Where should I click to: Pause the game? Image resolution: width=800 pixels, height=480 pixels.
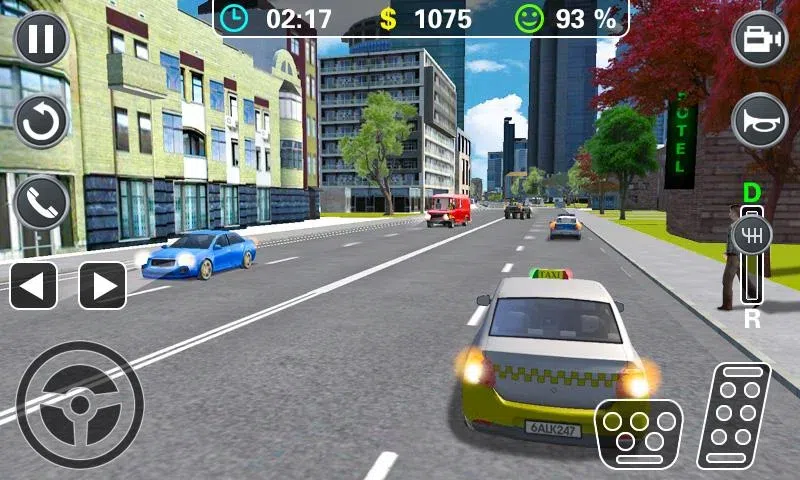pos(42,38)
